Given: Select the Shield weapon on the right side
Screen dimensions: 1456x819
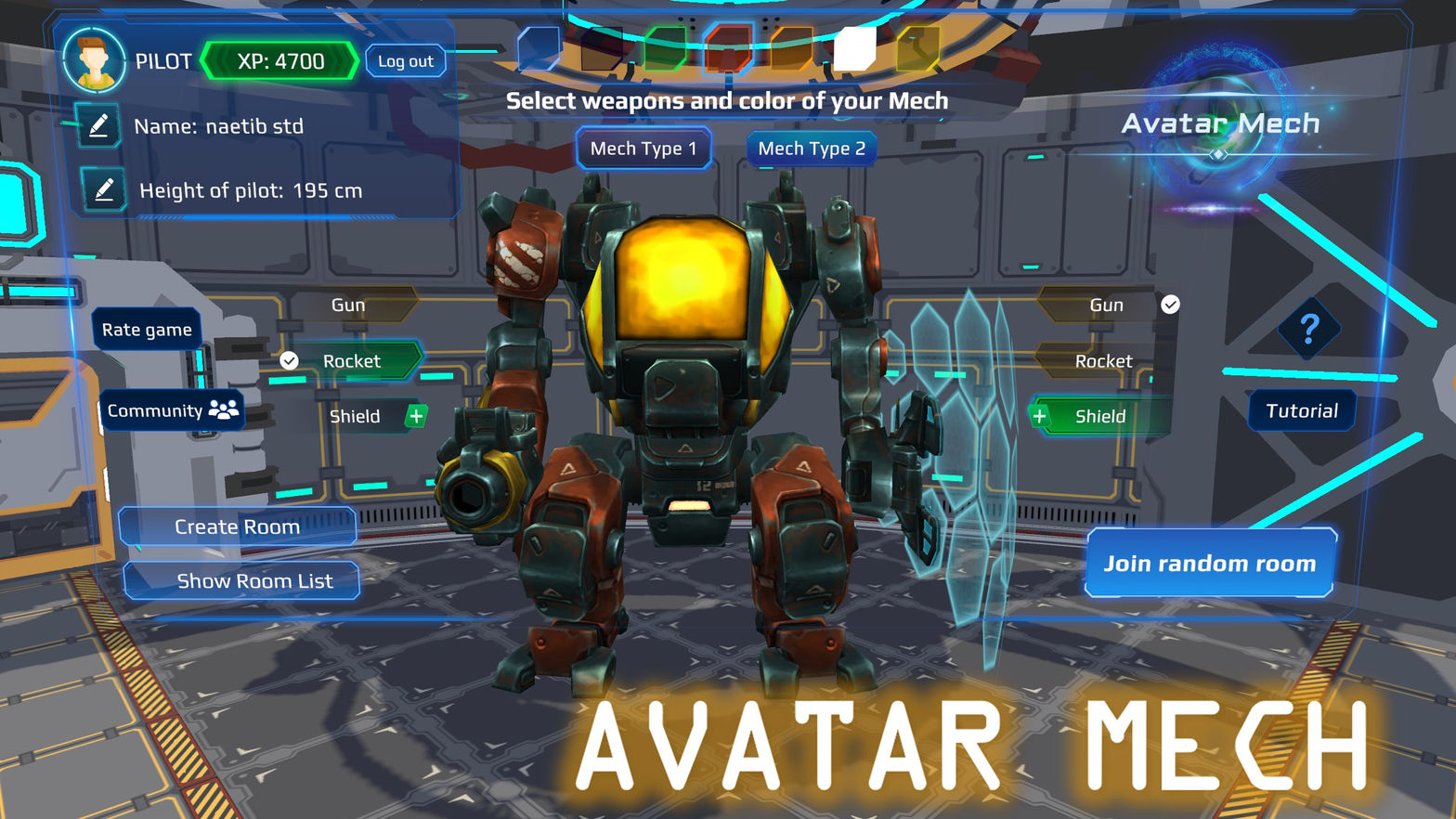Looking at the screenshot, I should [x=1101, y=416].
